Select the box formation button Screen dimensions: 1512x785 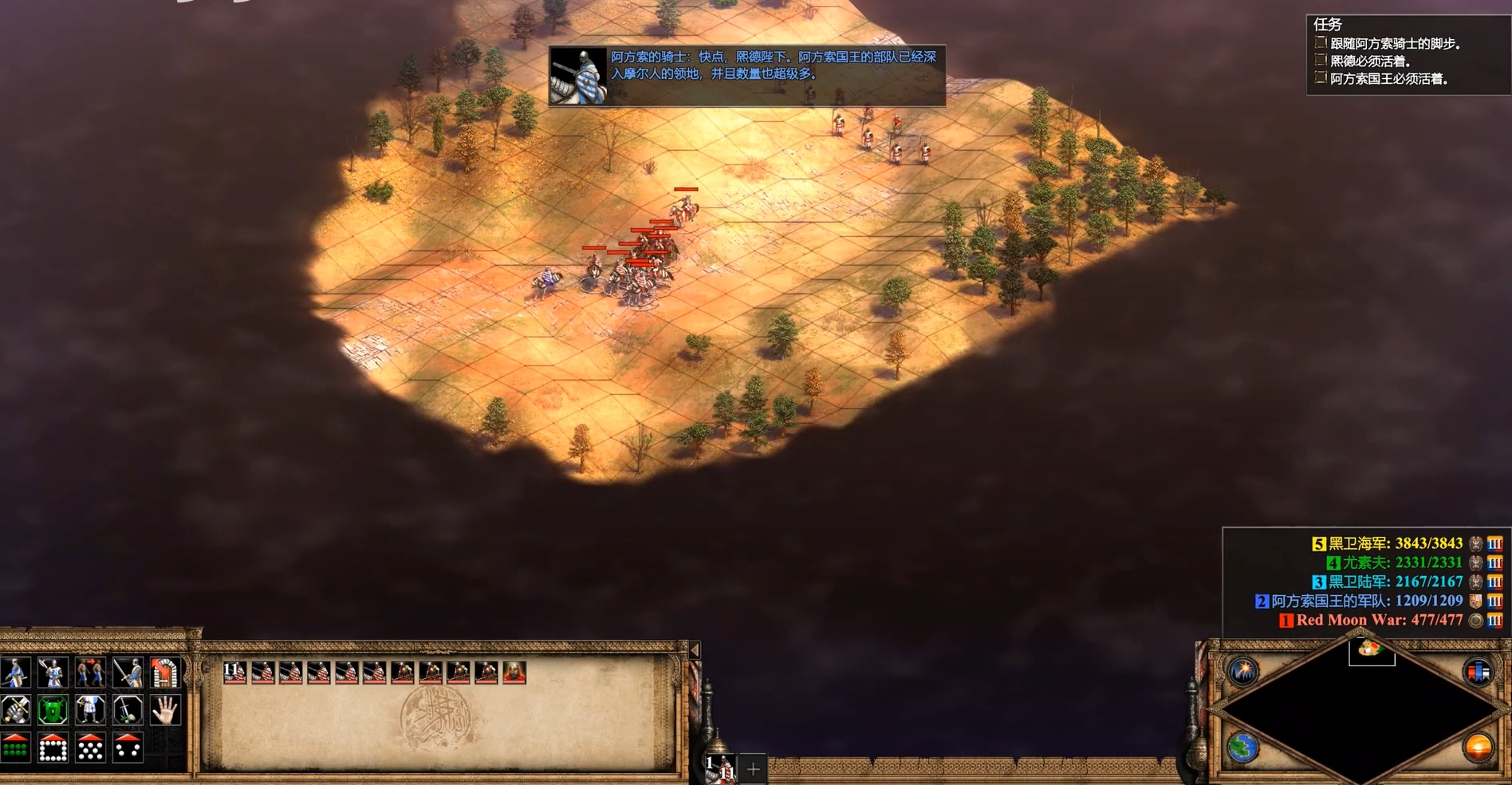pyautogui.click(x=53, y=748)
